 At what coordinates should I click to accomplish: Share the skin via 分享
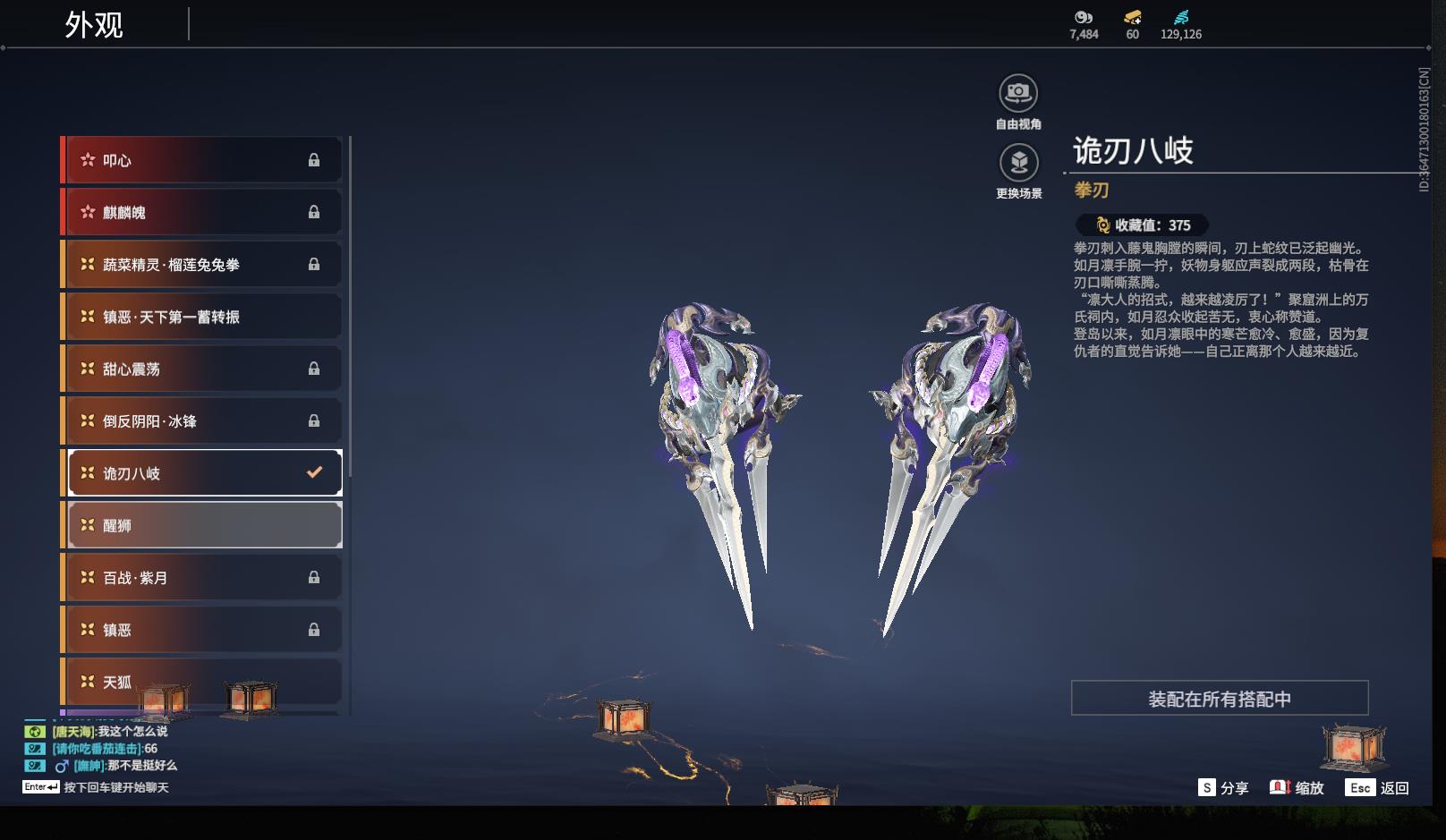[1223, 788]
